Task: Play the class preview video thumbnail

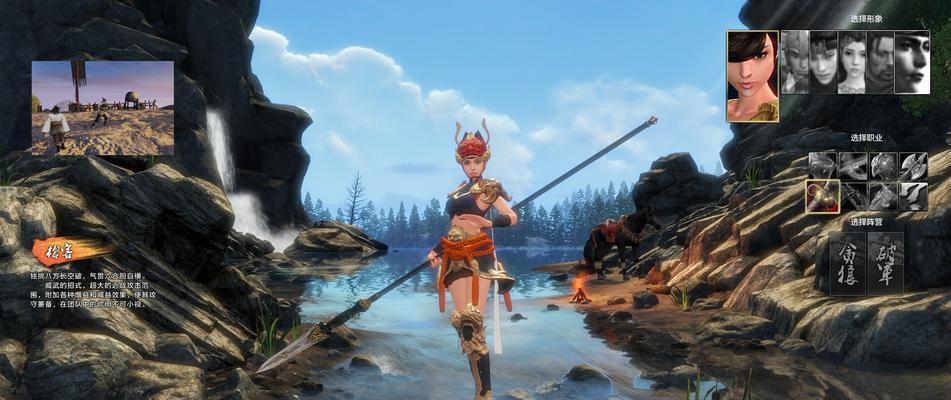Action: 102,108
